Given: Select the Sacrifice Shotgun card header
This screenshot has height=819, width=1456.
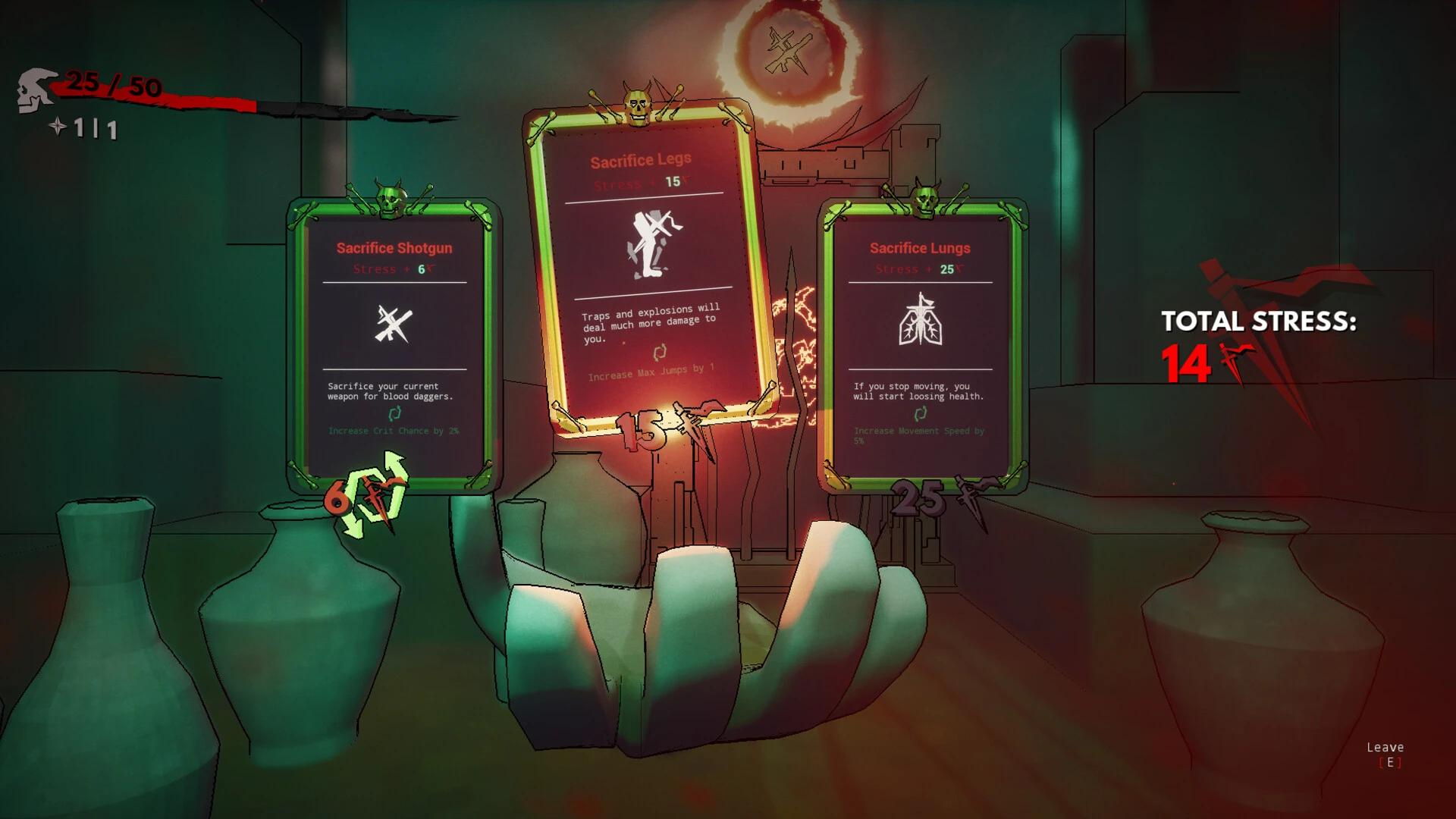Looking at the screenshot, I should [x=394, y=248].
